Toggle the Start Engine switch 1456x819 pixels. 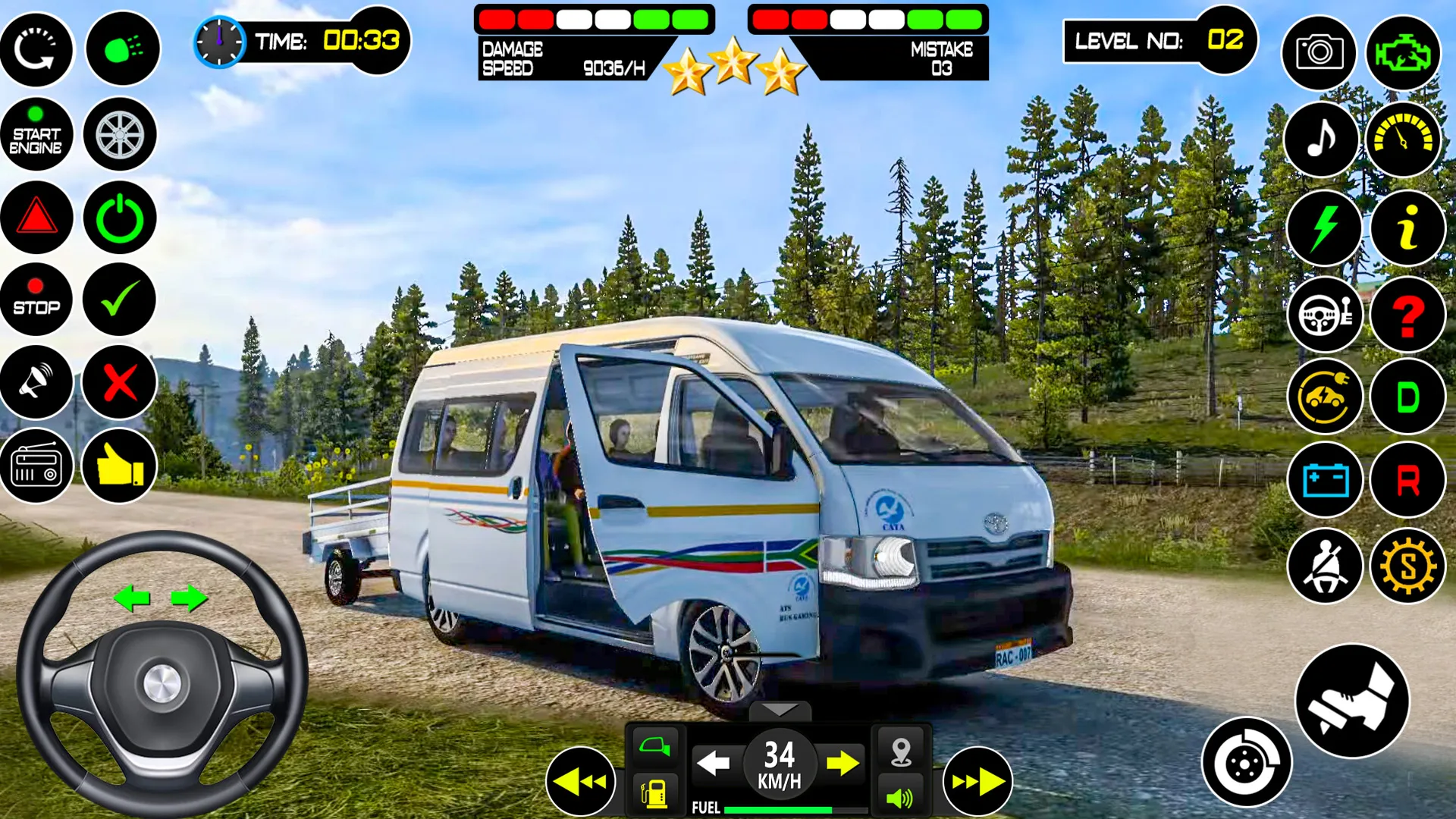(37, 134)
